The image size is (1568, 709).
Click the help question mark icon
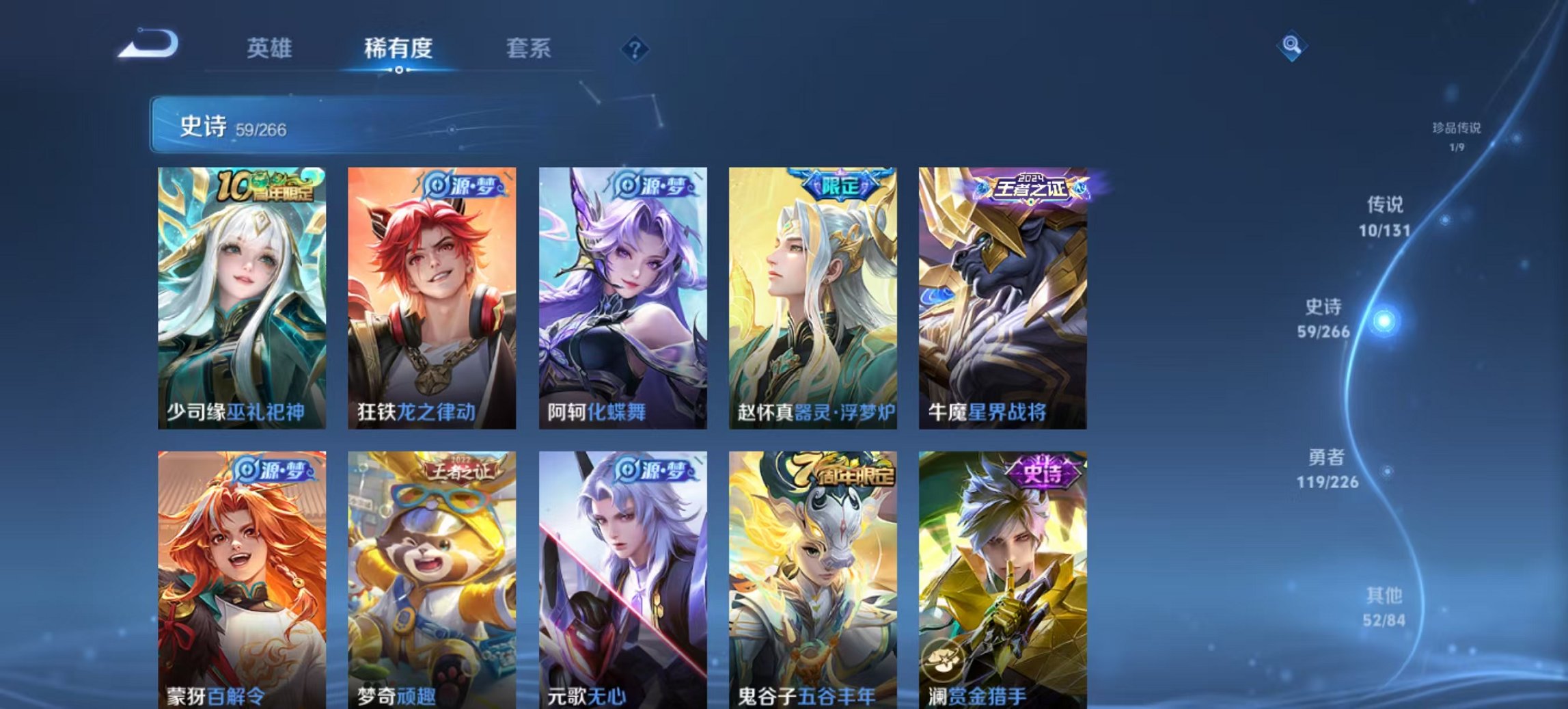[x=635, y=48]
